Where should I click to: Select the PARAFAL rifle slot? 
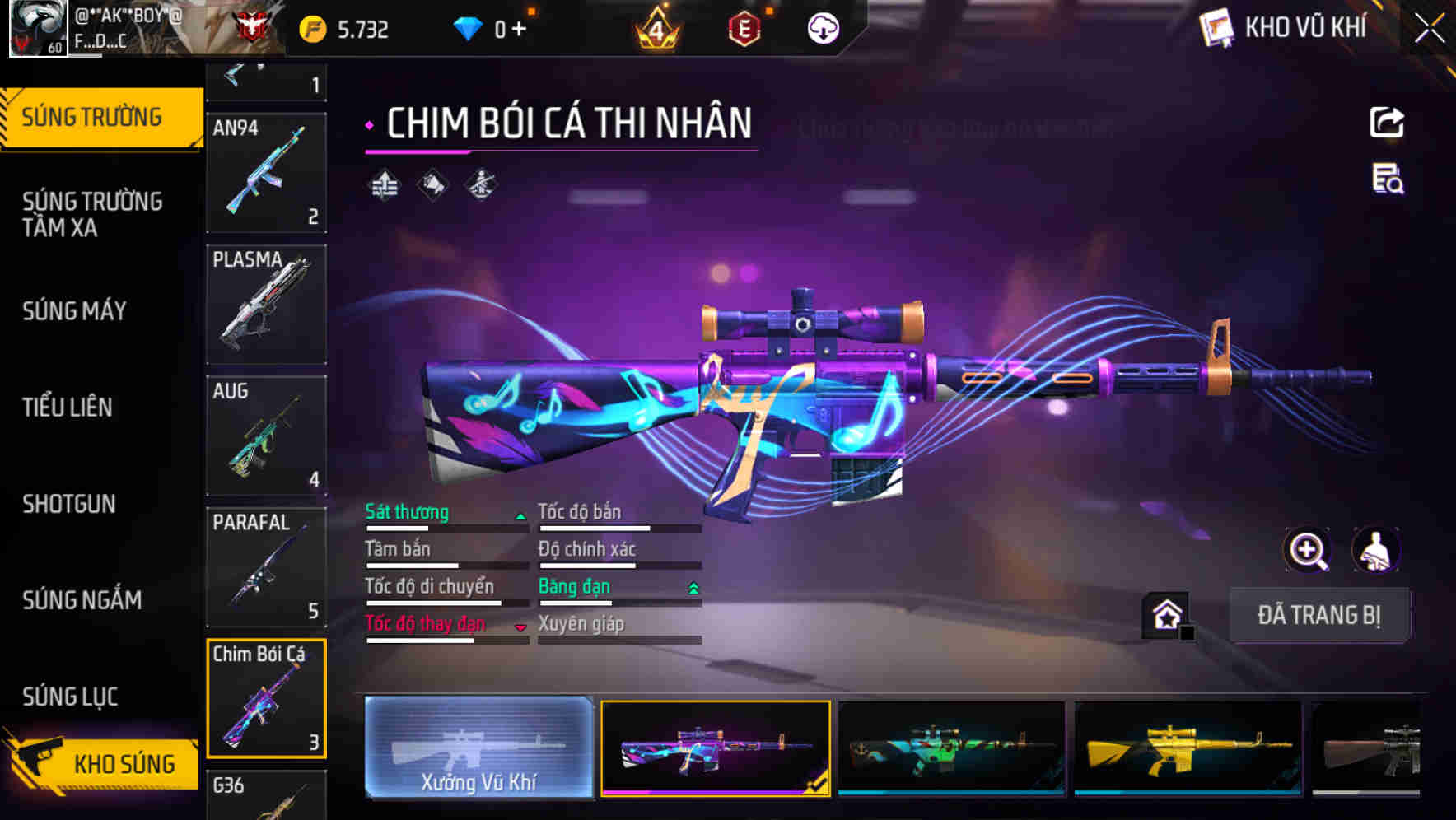pyautogui.click(x=266, y=567)
